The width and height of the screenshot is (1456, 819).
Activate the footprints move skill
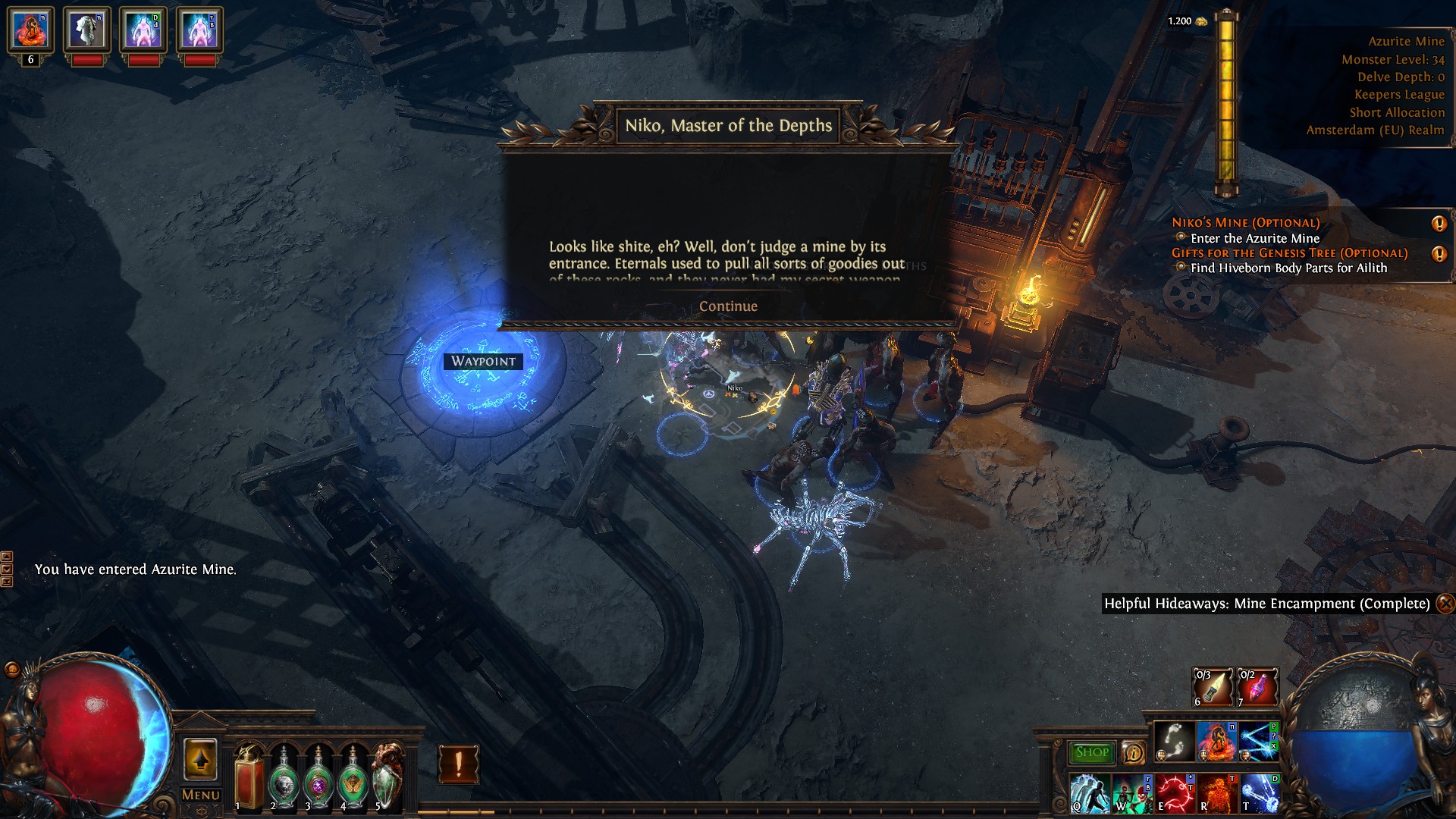click(x=1175, y=742)
